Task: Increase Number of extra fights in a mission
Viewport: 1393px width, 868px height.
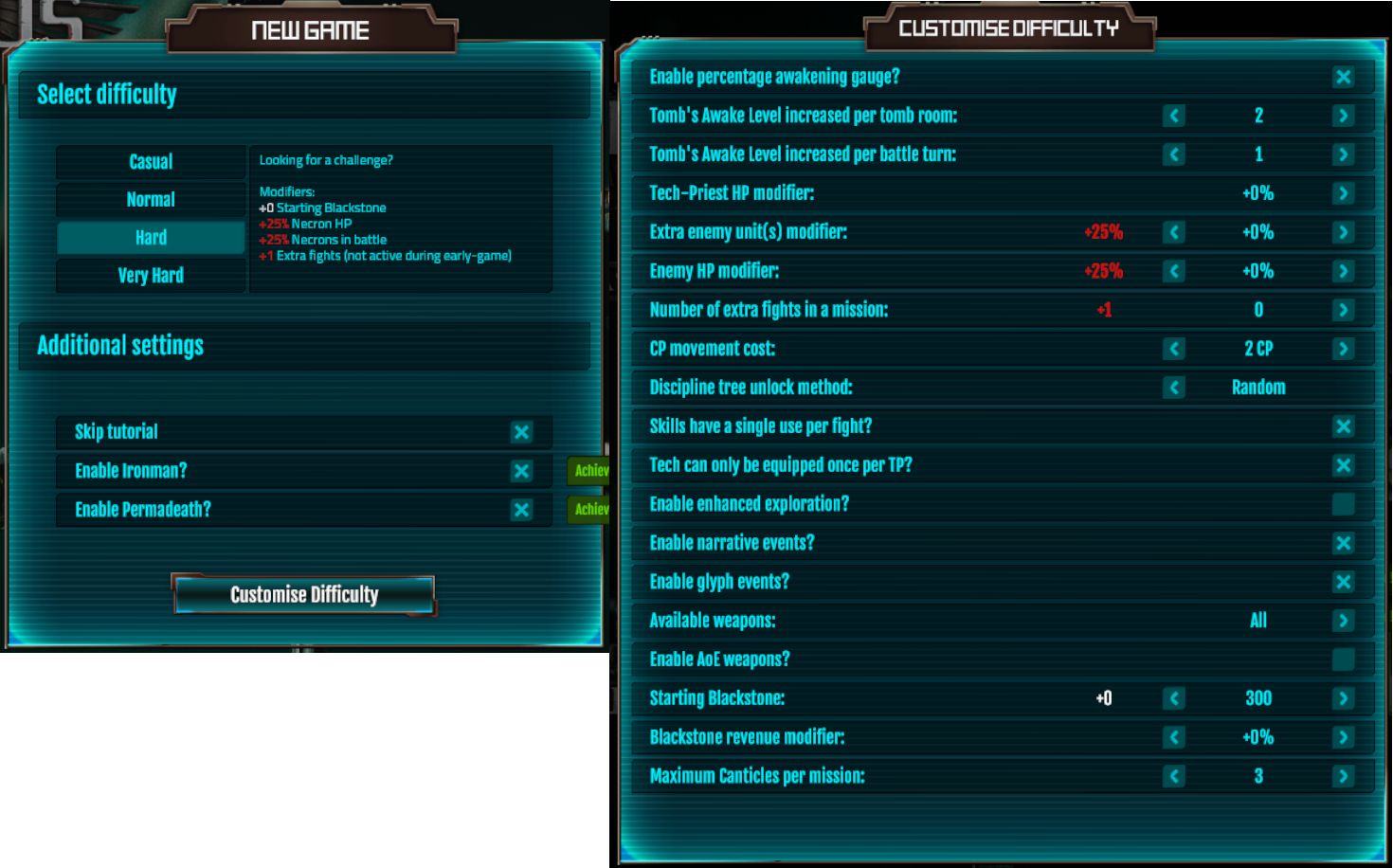Action: [1343, 309]
